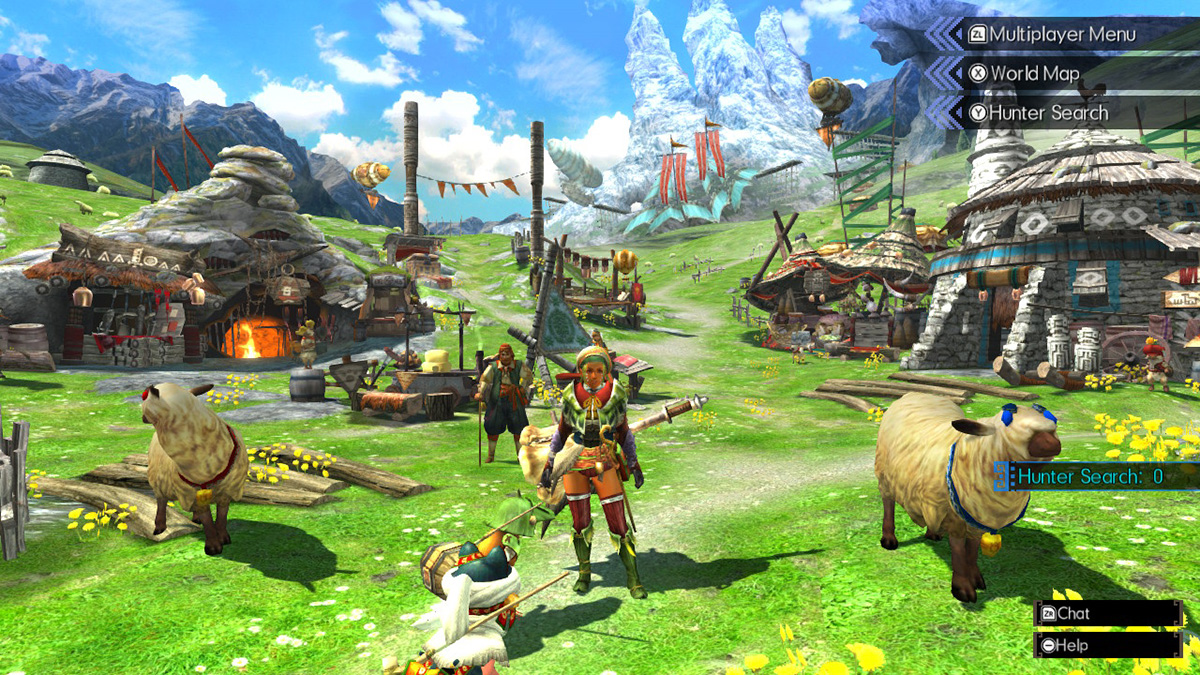Select the World Map option

(x=1034, y=74)
